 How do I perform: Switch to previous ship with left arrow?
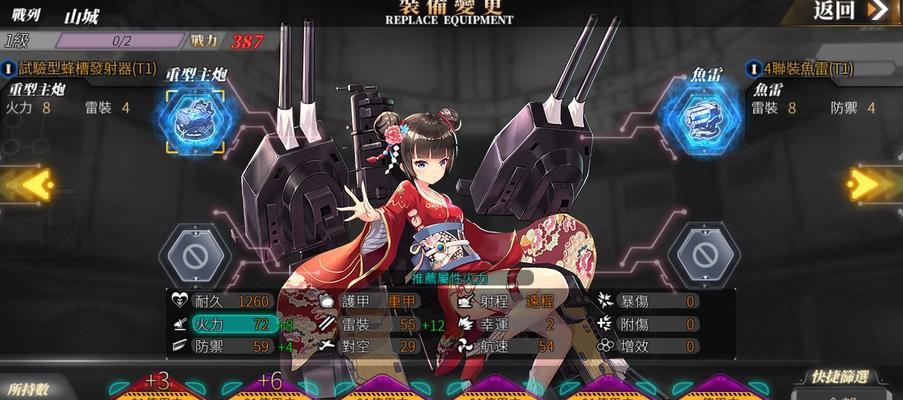pos(24,185)
